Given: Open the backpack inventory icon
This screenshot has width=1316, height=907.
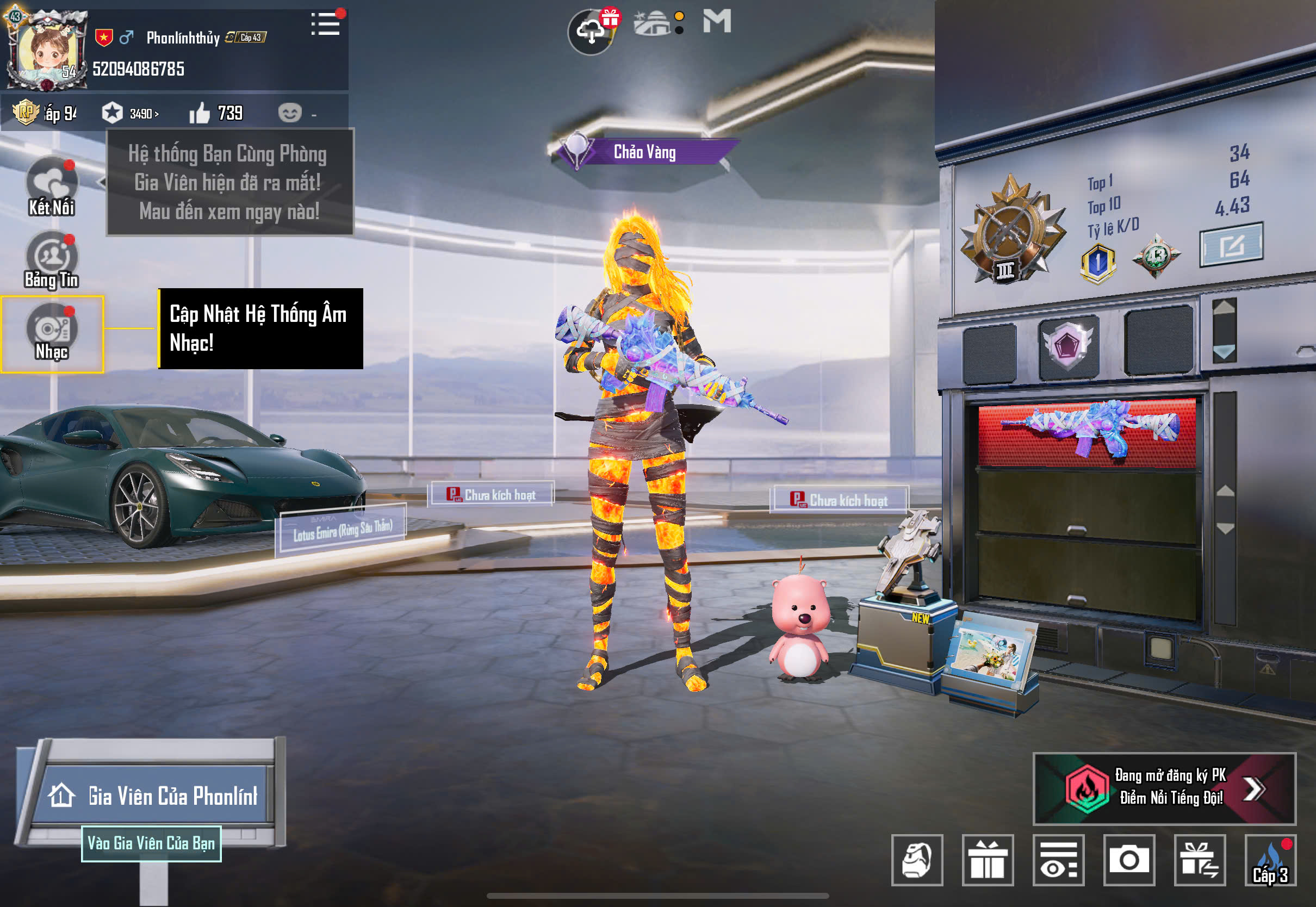Looking at the screenshot, I should click(x=916, y=859).
